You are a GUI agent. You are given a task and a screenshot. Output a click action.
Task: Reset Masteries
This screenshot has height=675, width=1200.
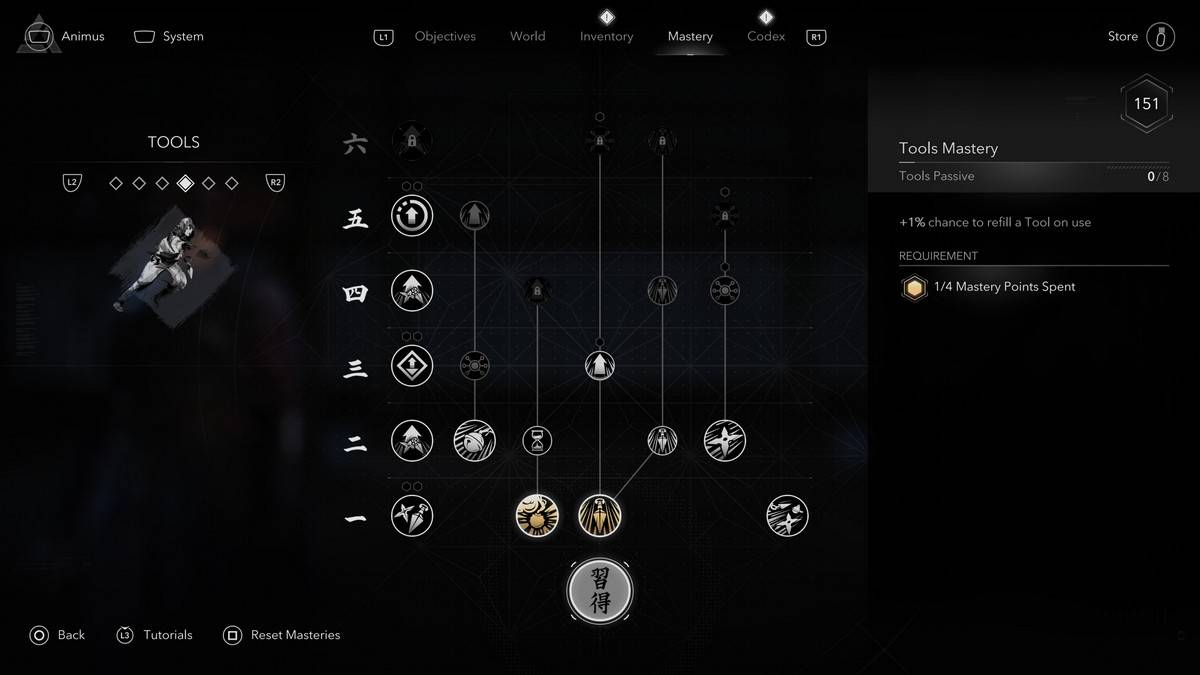pos(283,635)
